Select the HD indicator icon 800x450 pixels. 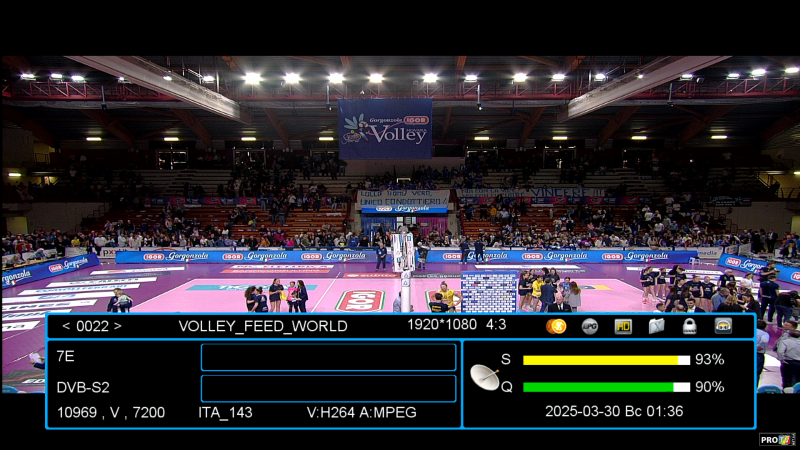tap(623, 326)
